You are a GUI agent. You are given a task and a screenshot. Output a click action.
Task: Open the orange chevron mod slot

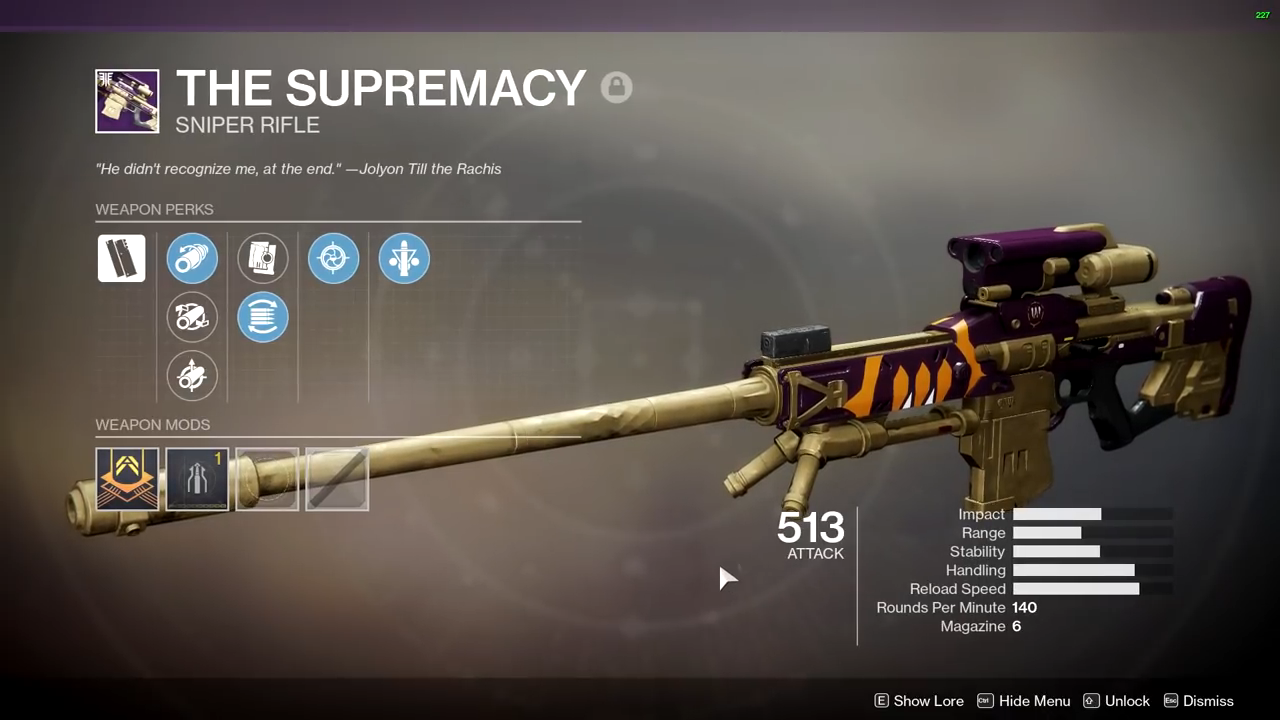pyautogui.click(x=127, y=479)
